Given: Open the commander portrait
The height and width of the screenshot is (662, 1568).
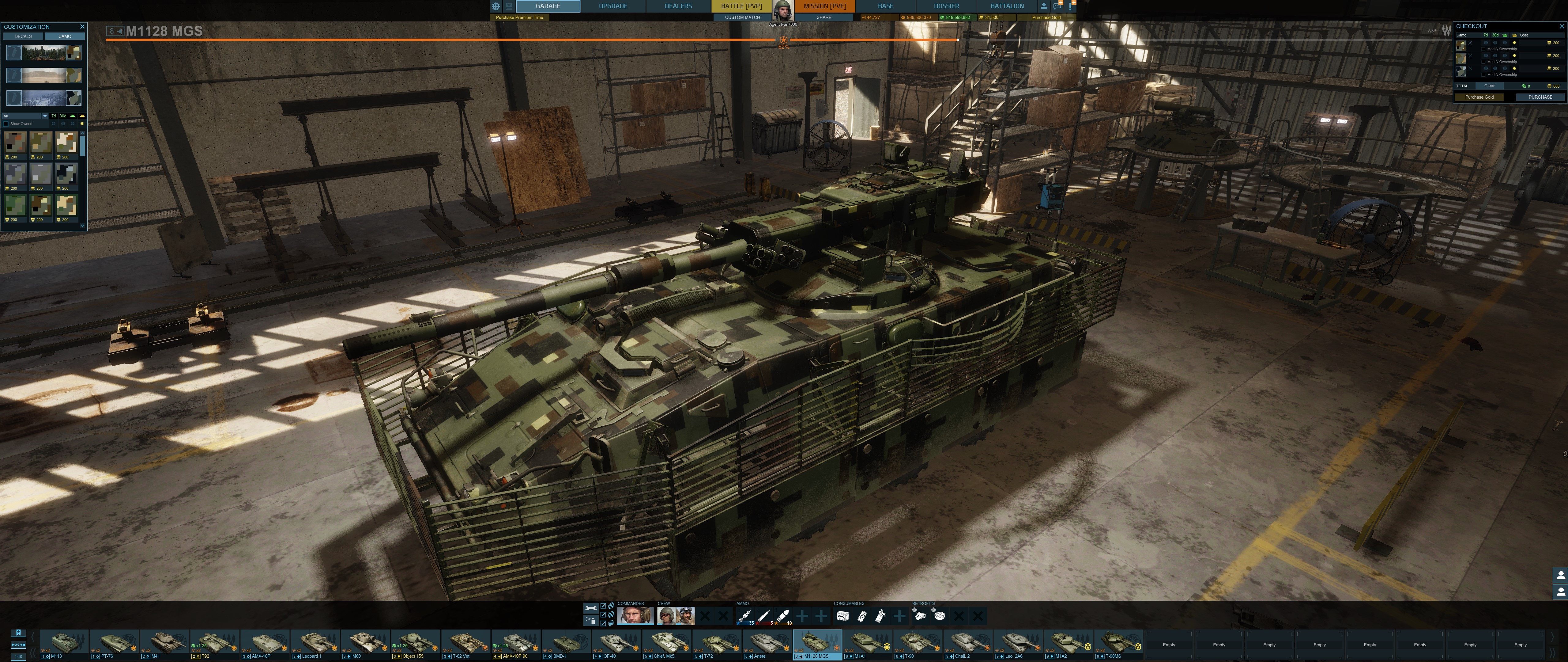Looking at the screenshot, I should pyautogui.click(x=635, y=616).
